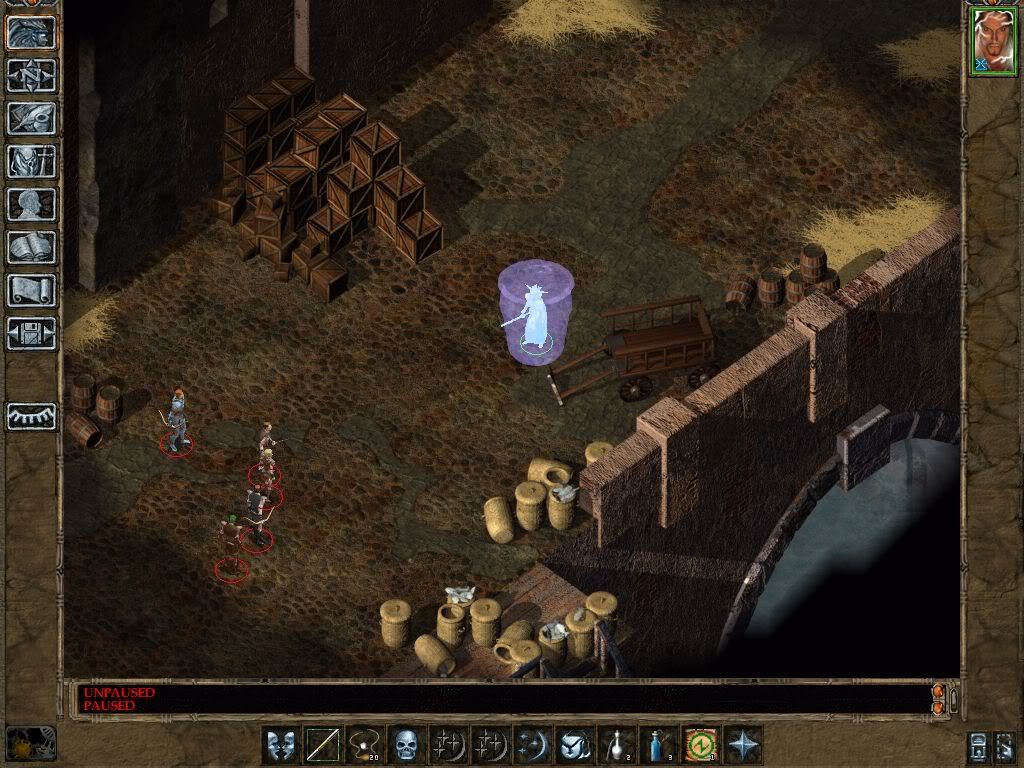Open the inventory screen
The image size is (1024, 768).
point(31,161)
